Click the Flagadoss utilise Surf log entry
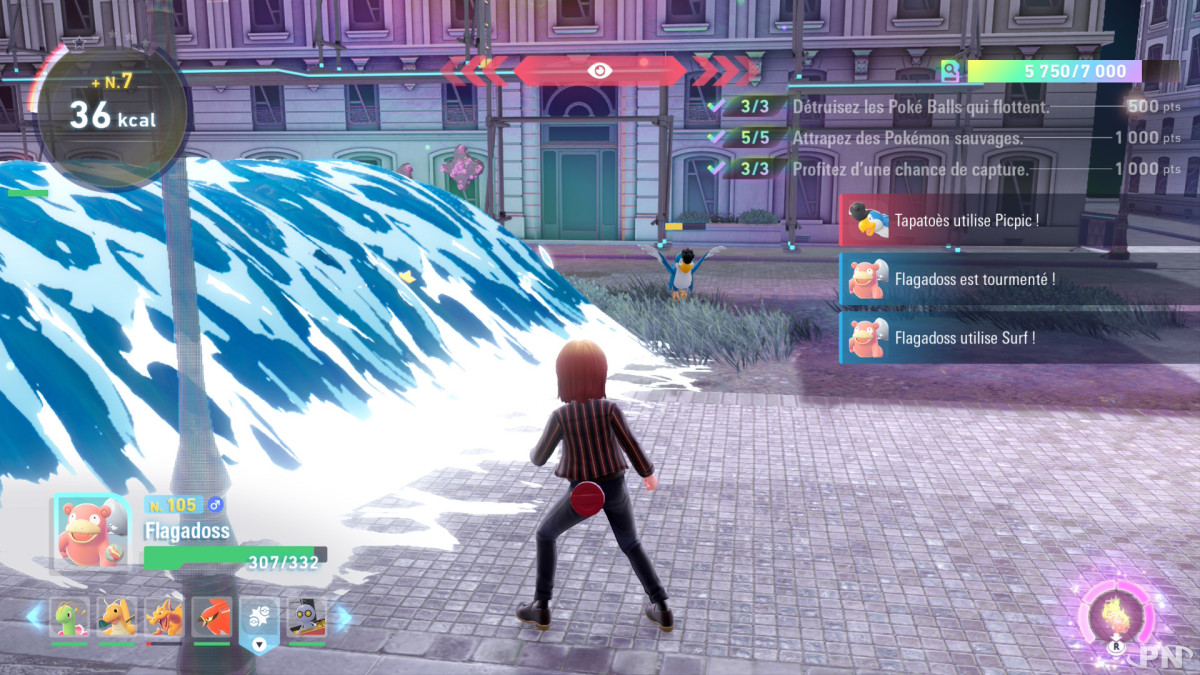The height and width of the screenshot is (675, 1200). (965, 338)
